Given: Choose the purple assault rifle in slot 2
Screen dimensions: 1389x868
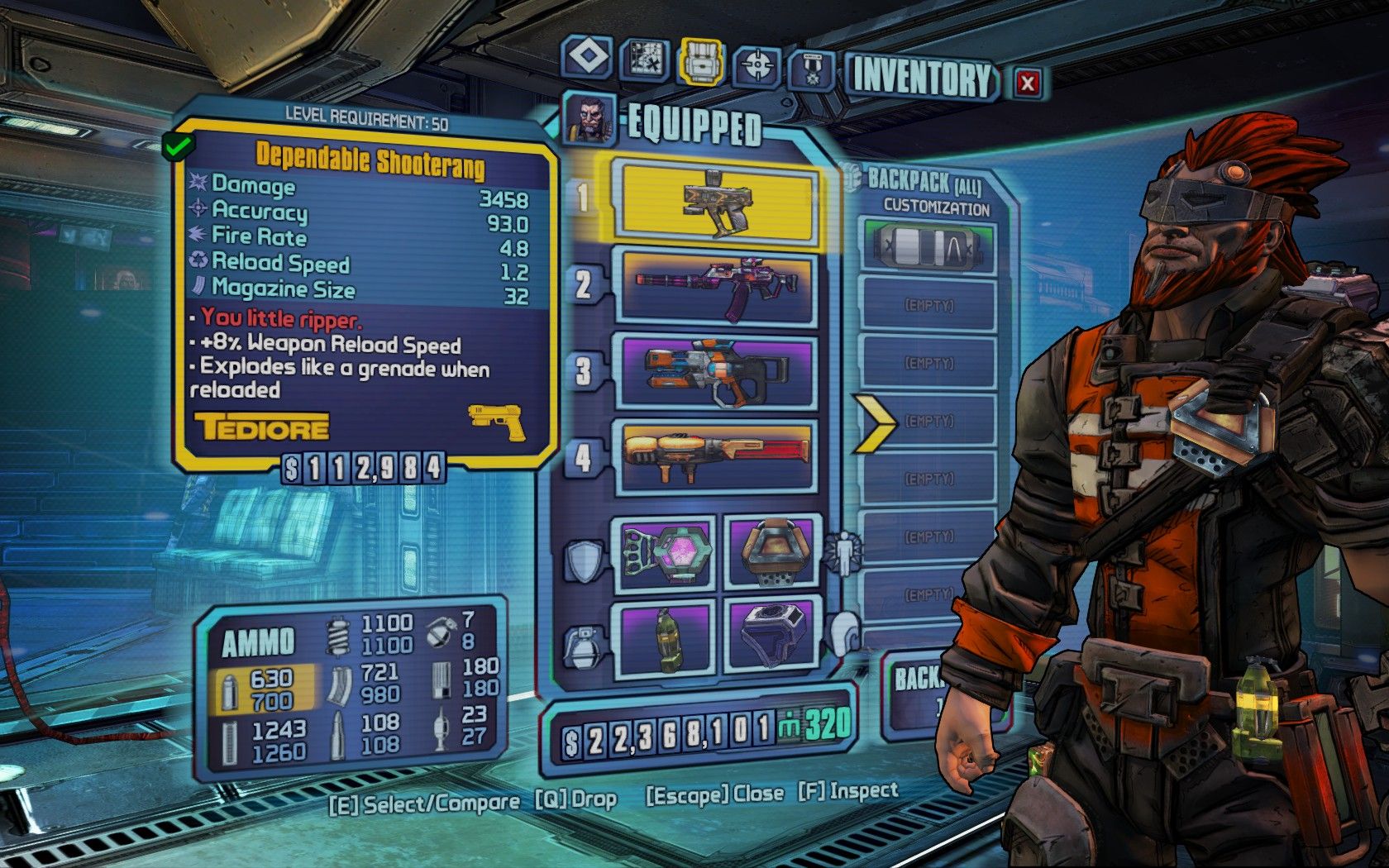Looking at the screenshot, I should point(716,287).
